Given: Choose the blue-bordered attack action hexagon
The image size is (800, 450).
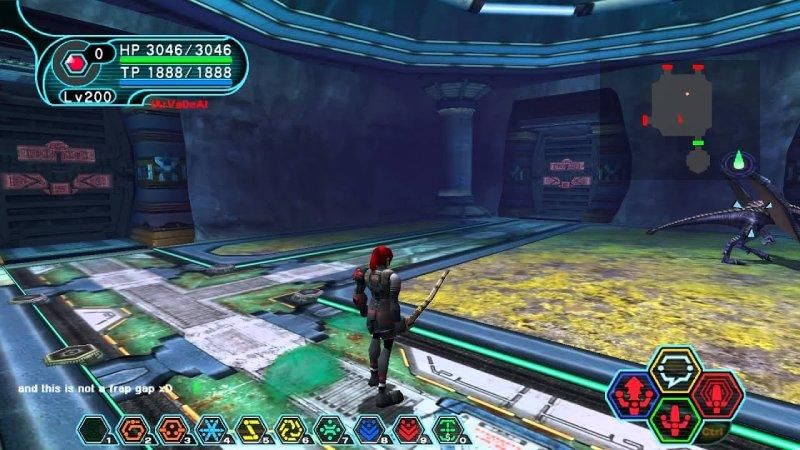Looking at the screenshot, I should (x=633, y=393).
